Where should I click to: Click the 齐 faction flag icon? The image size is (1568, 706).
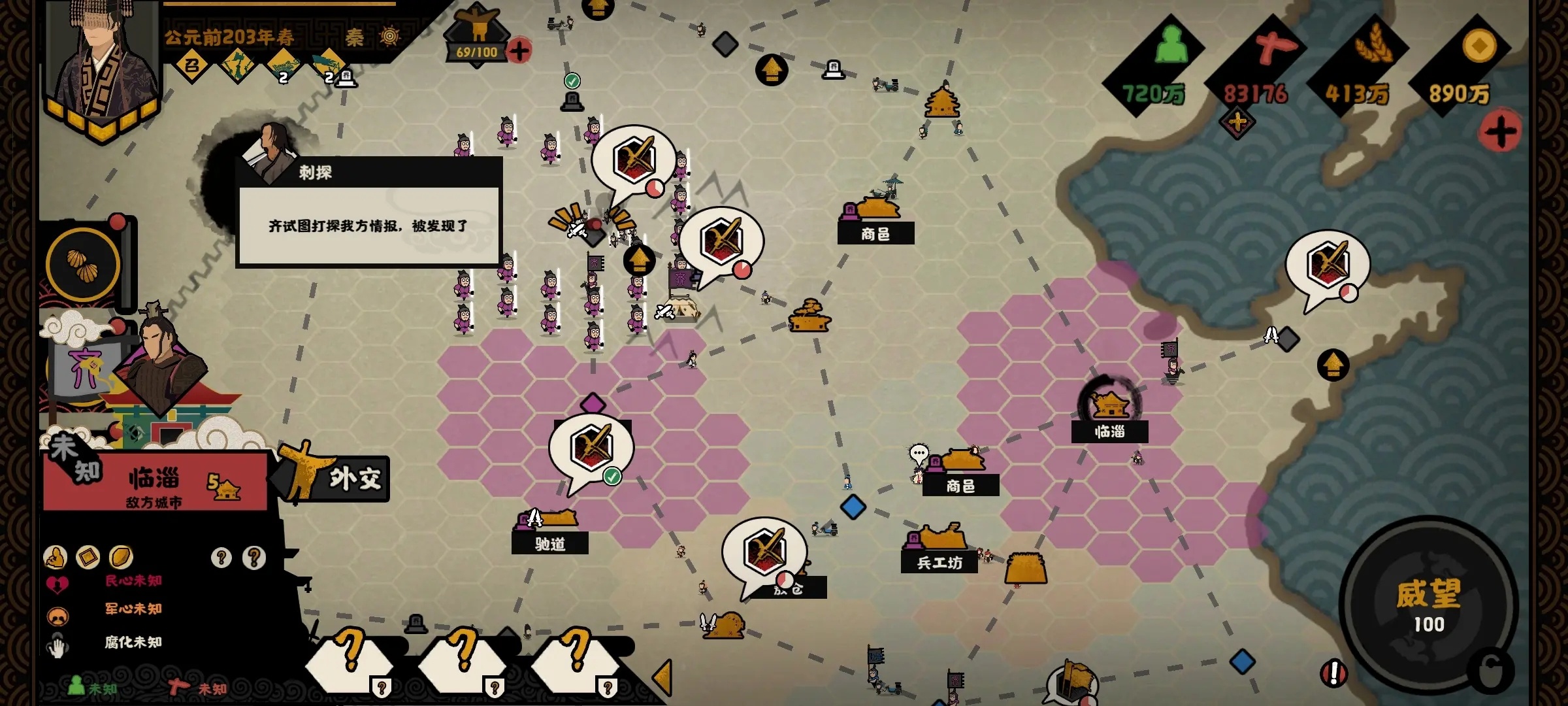pos(85,369)
